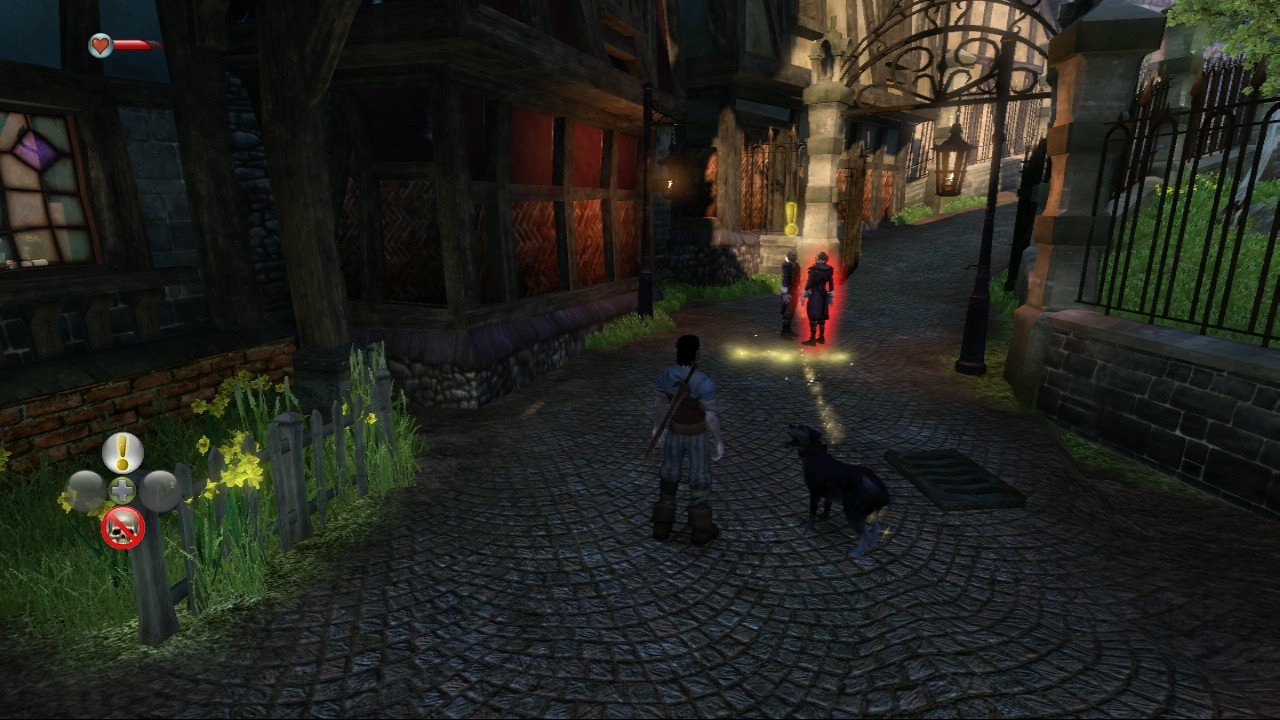Screen dimensions: 1280x720
Task: Toggle the crossed-out skull safety icon
Action: 122,527
